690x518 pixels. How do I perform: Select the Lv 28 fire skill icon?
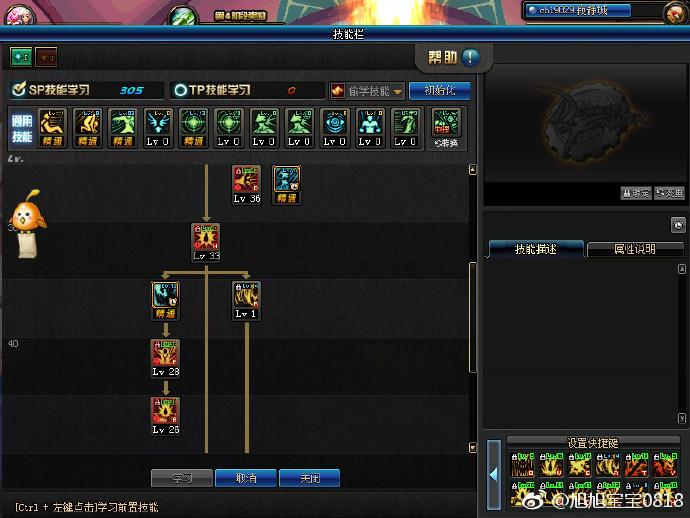pos(166,353)
